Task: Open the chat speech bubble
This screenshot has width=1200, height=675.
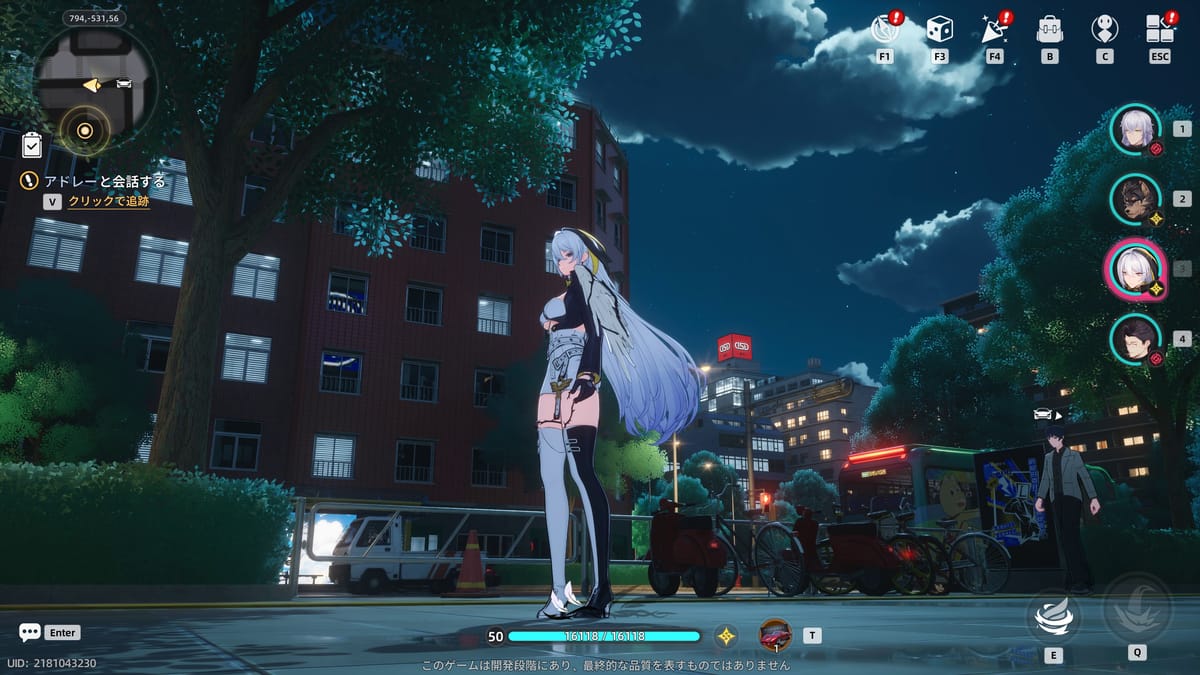Action: (x=30, y=632)
